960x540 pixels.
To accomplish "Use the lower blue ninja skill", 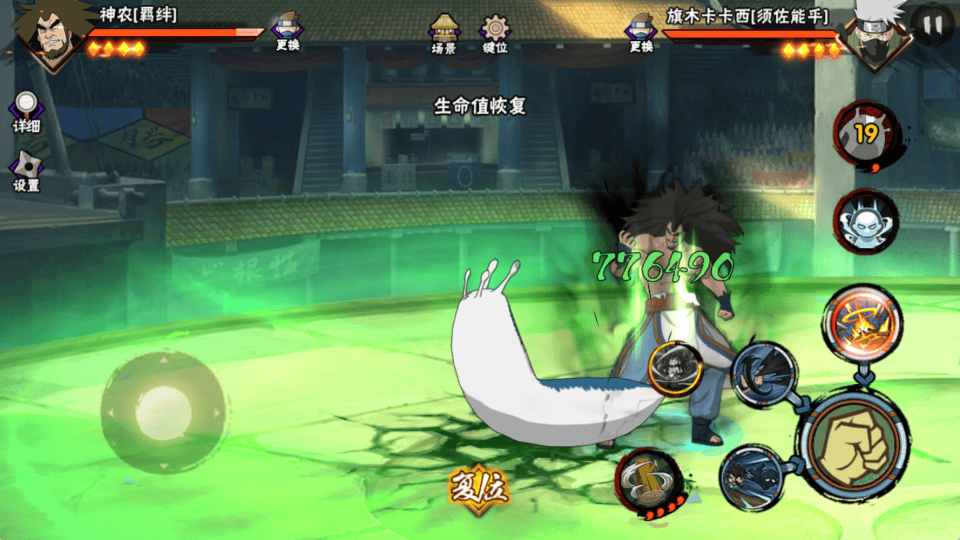I will pyautogui.click(x=753, y=478).
